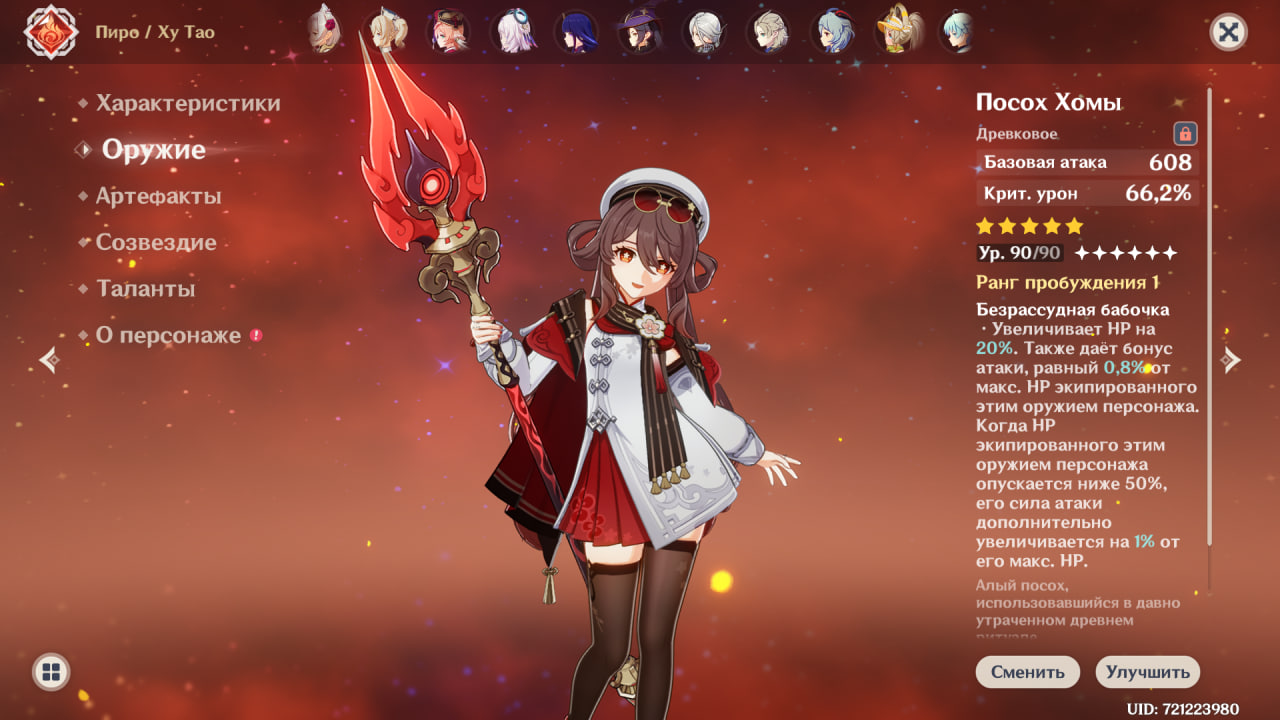The height and width of the screenshot is (720, 1280).
Task: Click the Улучшить button
Action: pos(1147,672)
